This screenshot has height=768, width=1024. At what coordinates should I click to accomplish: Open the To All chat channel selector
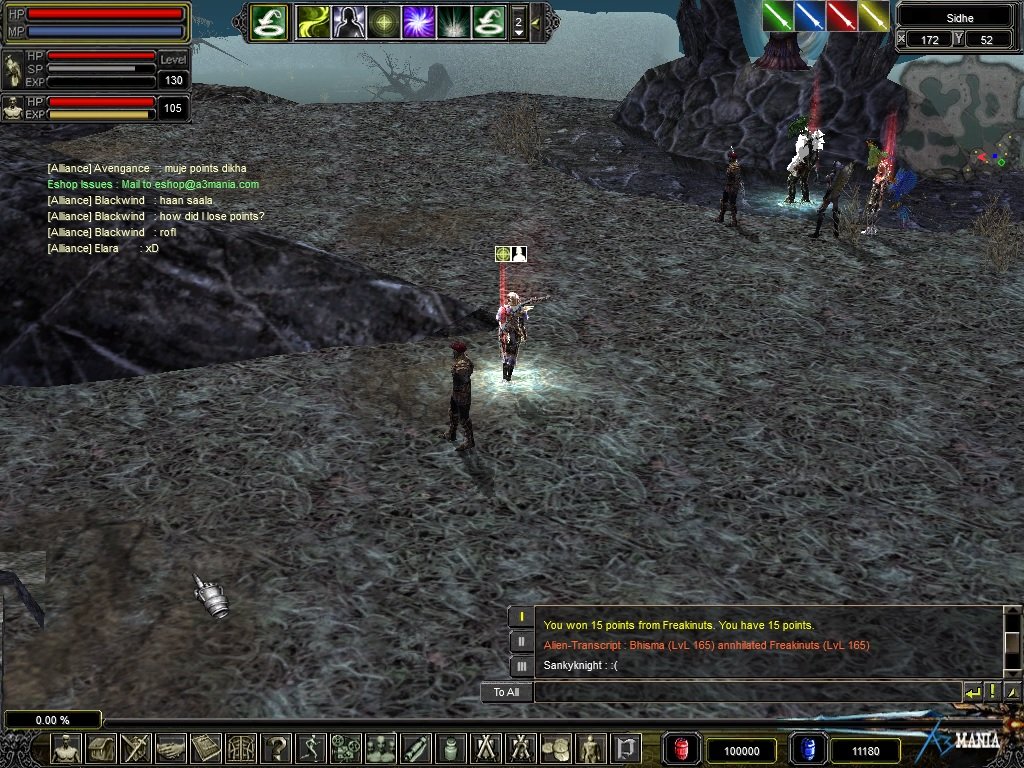pyautogui.click(x=506, y=692)
